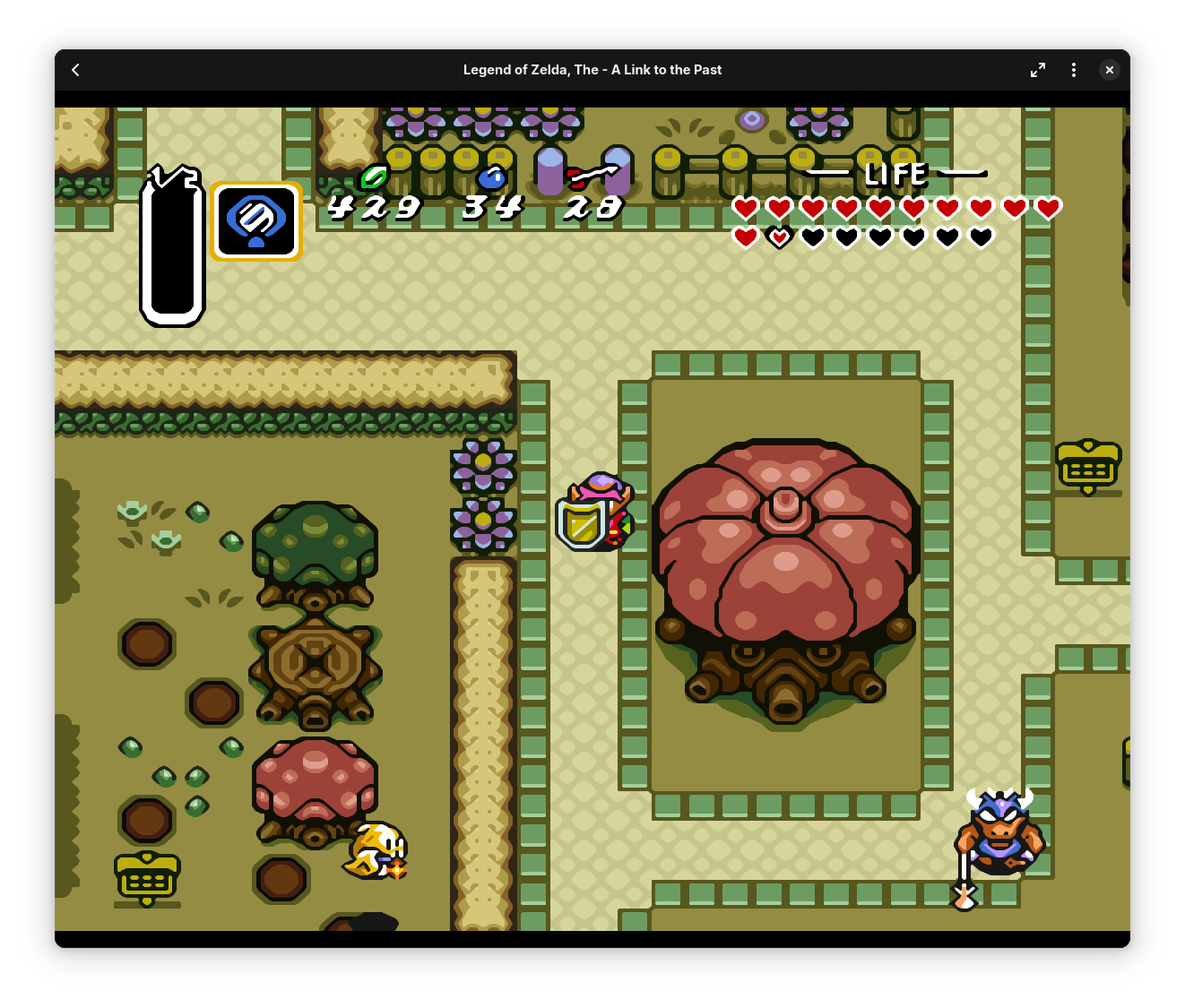Viewport: 1185px width, 1008px height.
Task: Open the three-dot options menu
Action: click(x=1074, y=69)
